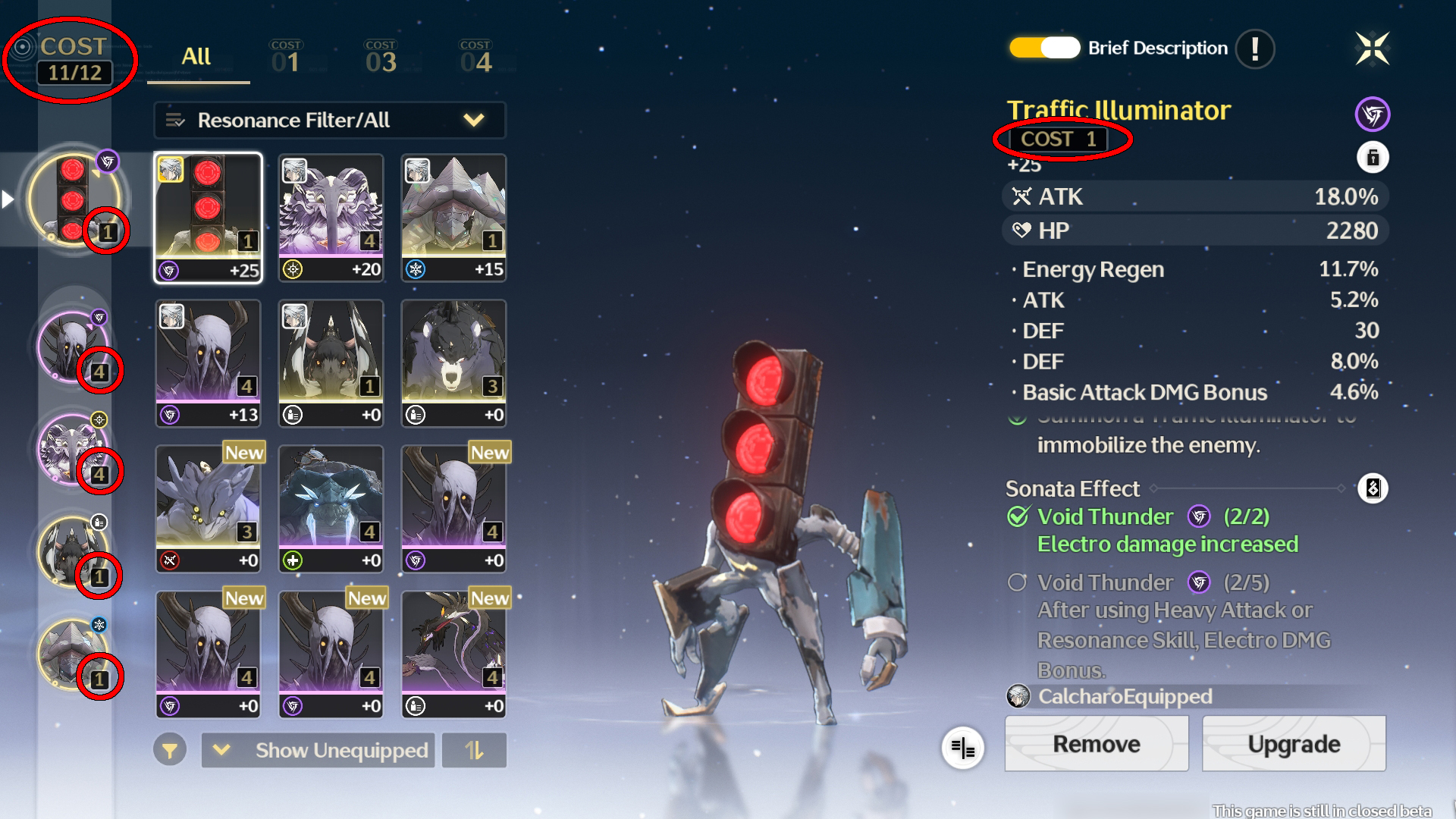The height and width of the screenshot is (819, 1456).
Task: Click the Void Thunder electro icon beside Traffic Illuminator
Action: 1373,112
